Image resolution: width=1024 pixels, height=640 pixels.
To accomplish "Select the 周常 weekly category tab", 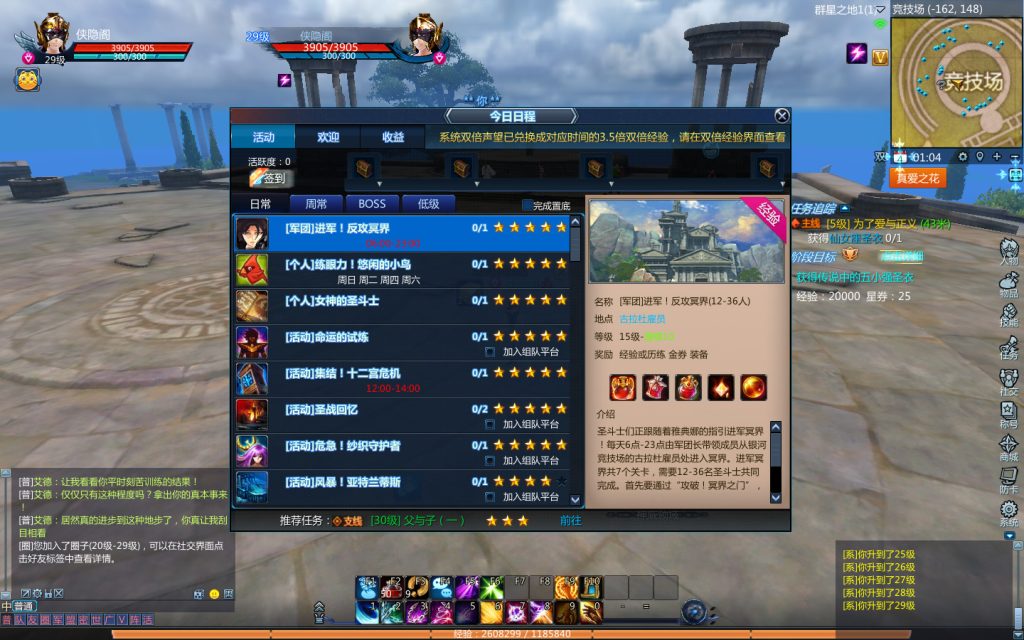I will [316, 204].
